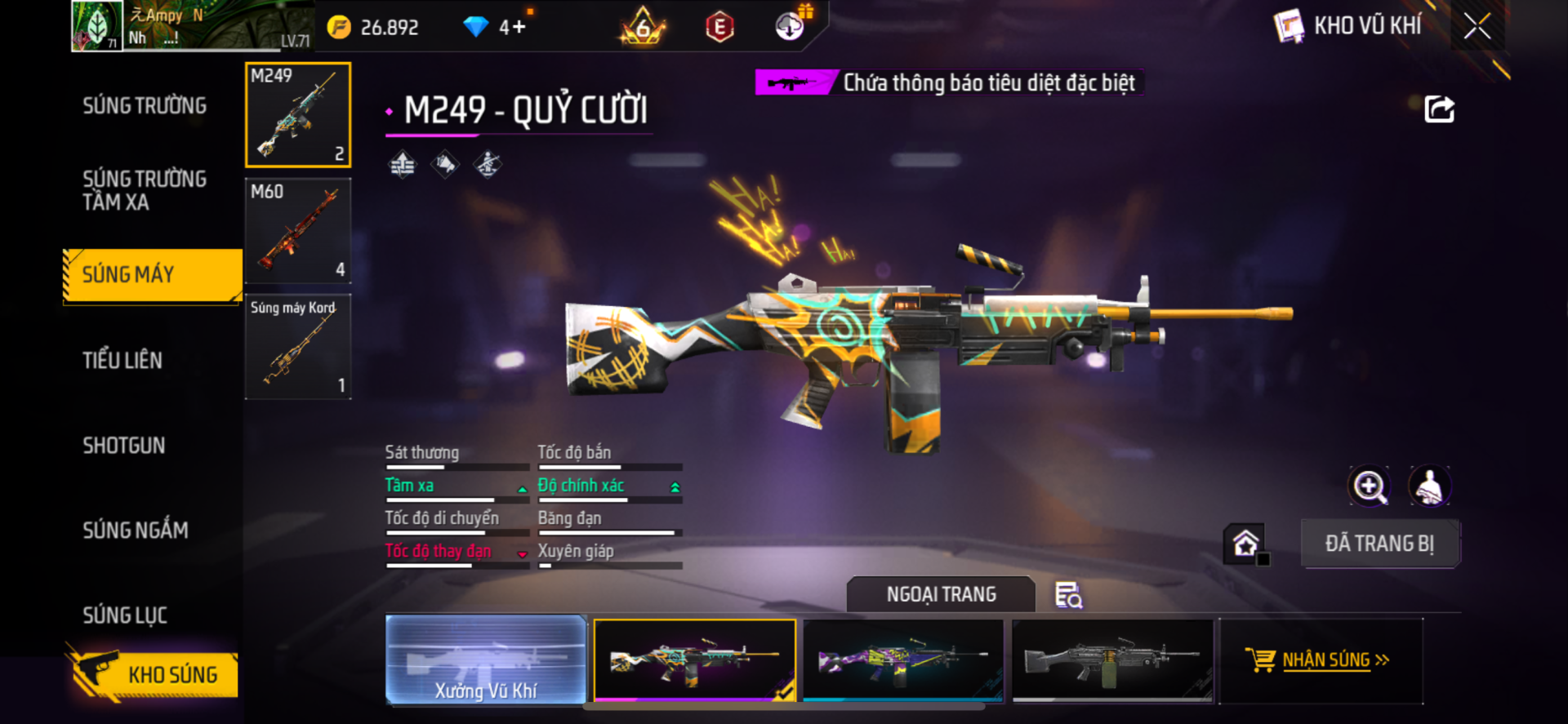Click the Kho Súng button
This screenshot has height=724, width=1568.
coord(154,674)
